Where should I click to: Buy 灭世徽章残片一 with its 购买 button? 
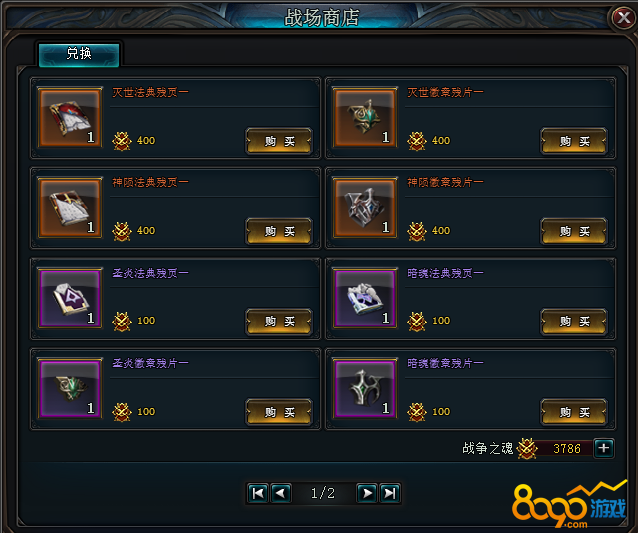coord(574,141)
